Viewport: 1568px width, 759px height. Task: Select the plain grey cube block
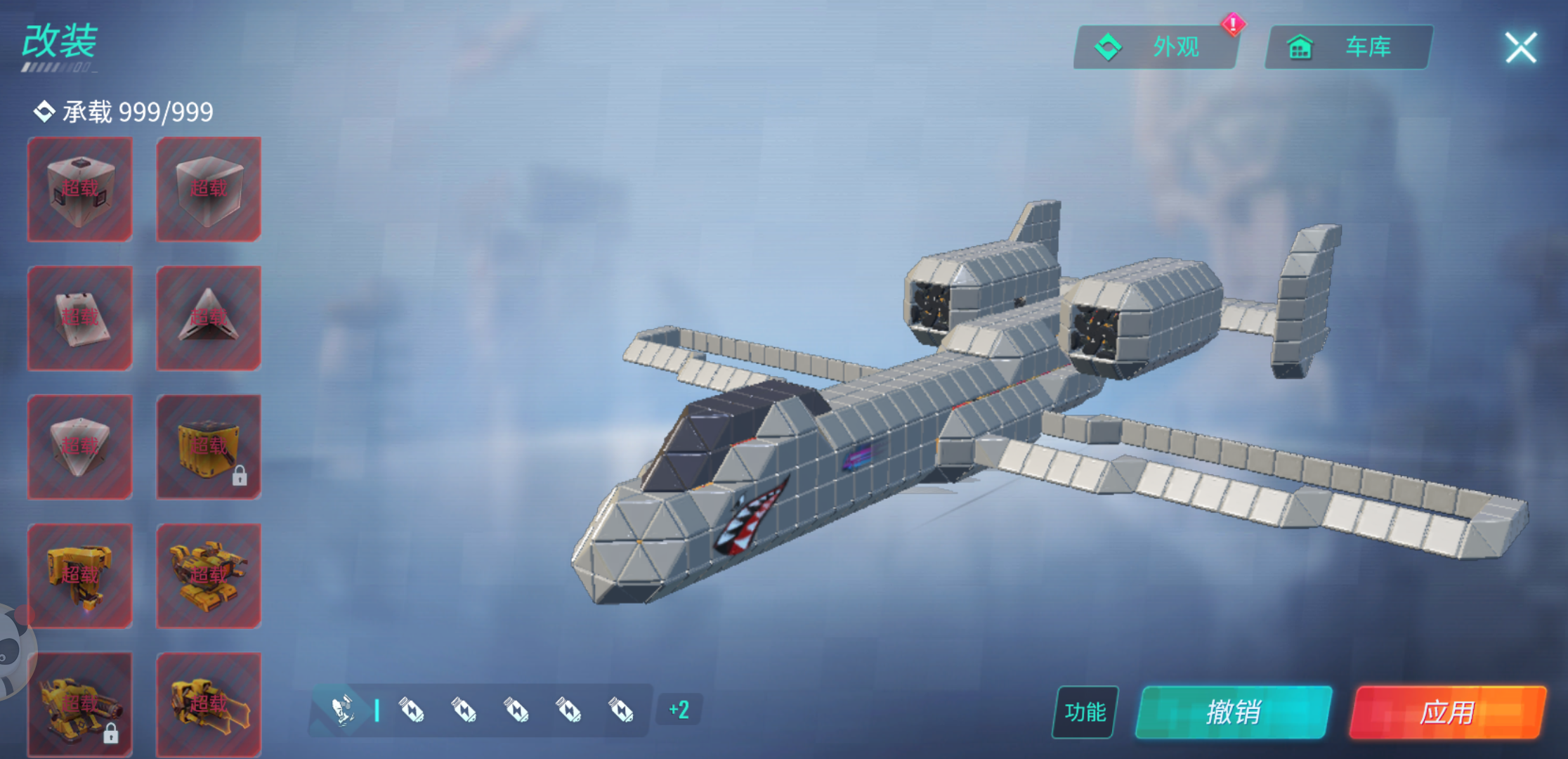(x=209, y=189)
